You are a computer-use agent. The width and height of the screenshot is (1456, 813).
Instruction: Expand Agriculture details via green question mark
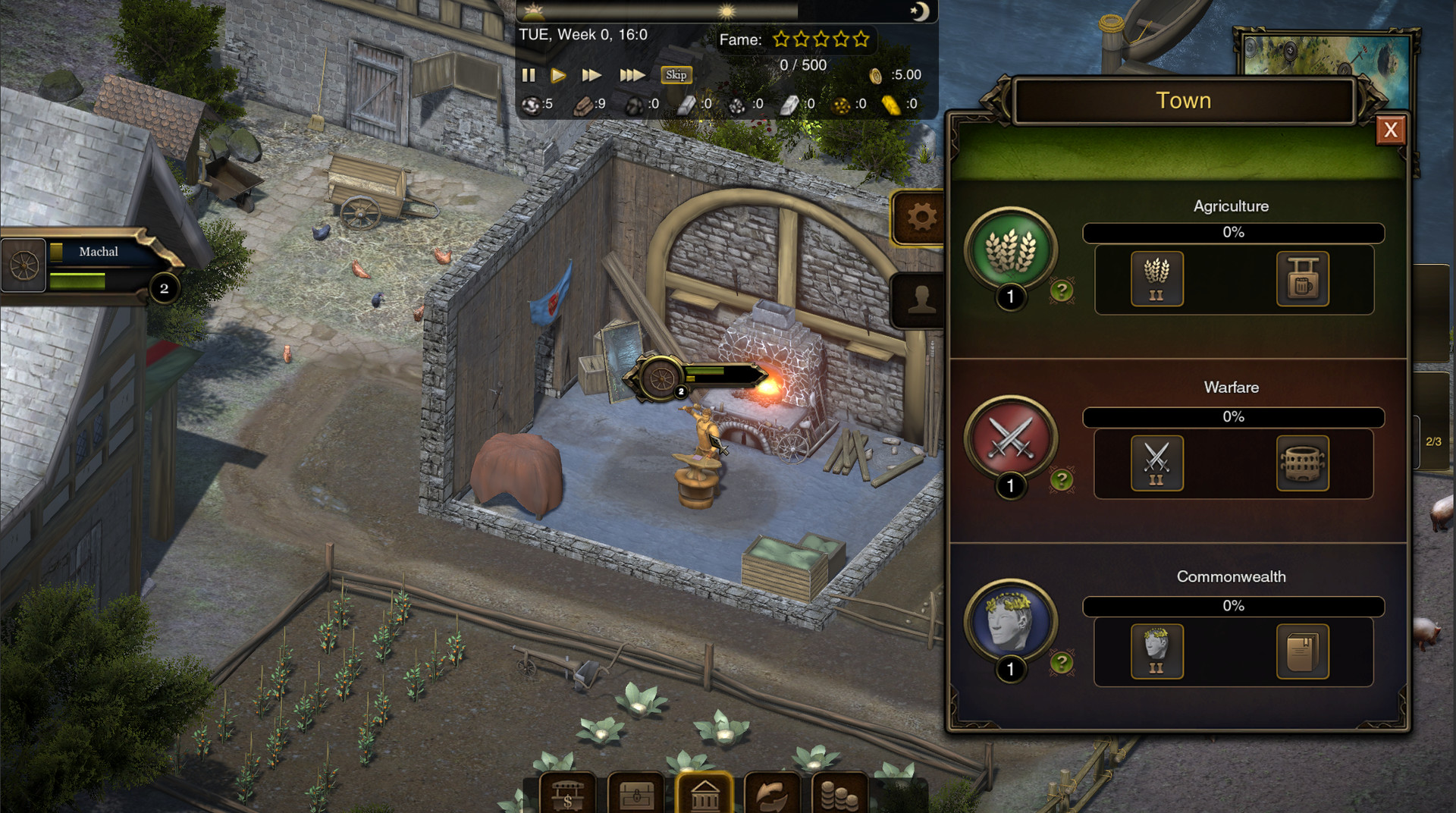pos(1062,290)
